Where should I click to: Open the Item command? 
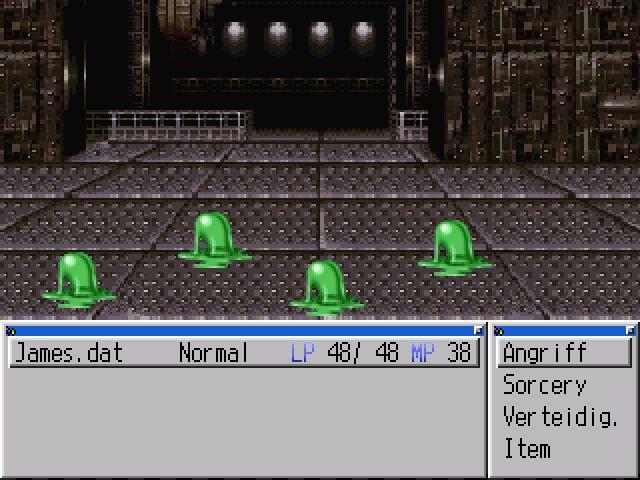coord(527,449)
